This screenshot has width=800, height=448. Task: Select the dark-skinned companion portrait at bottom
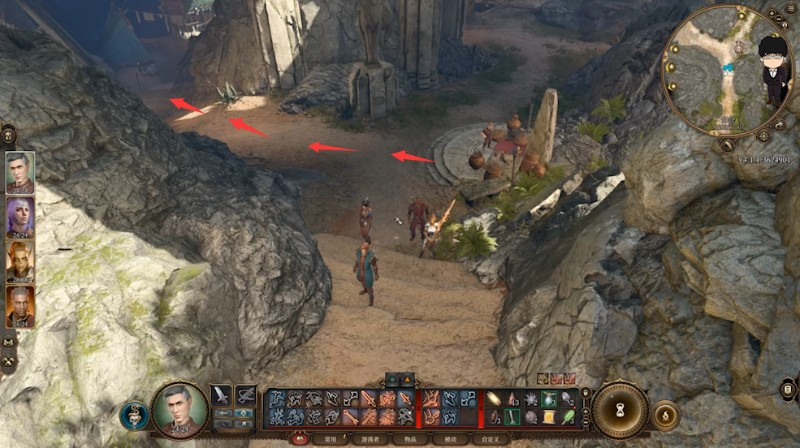[x=19, y=306]
